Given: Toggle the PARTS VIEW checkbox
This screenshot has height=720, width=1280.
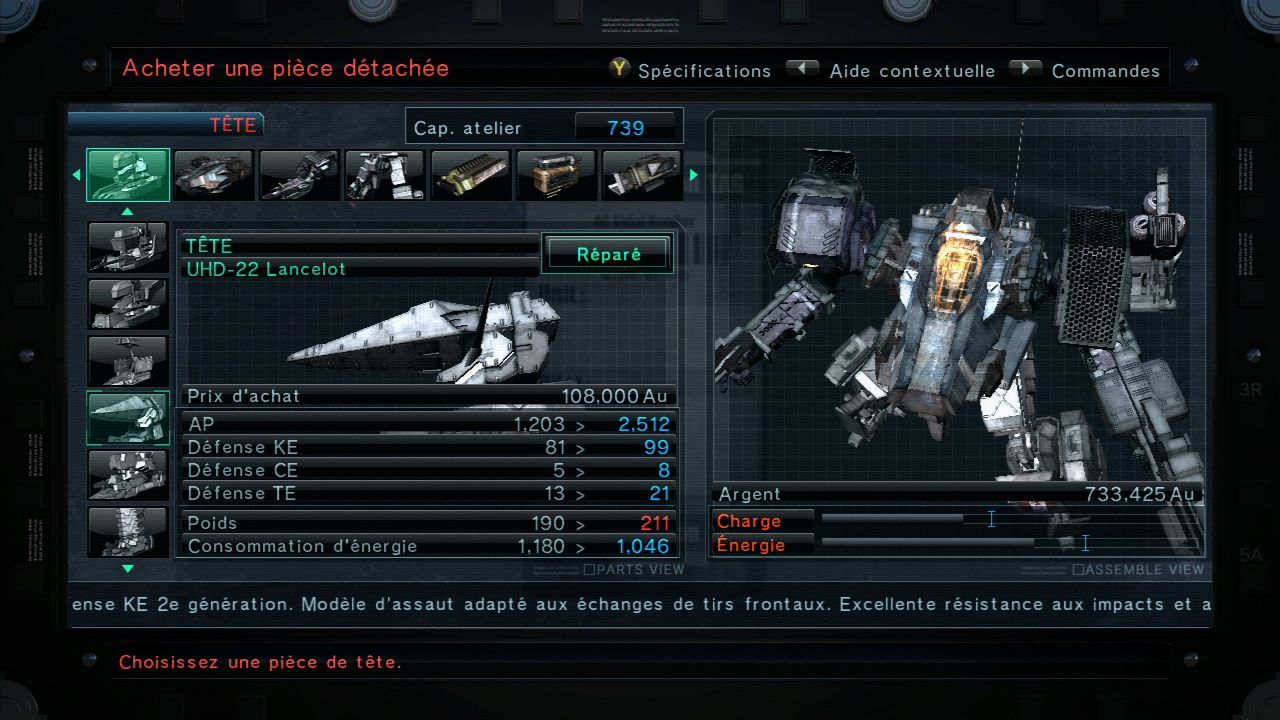Looking at the screenshot, I should [590, 570].
